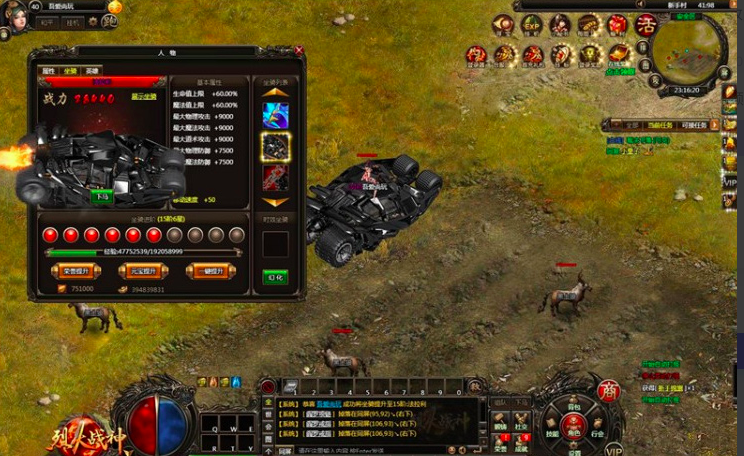Open the EXP bonus icon

(532, 24)
